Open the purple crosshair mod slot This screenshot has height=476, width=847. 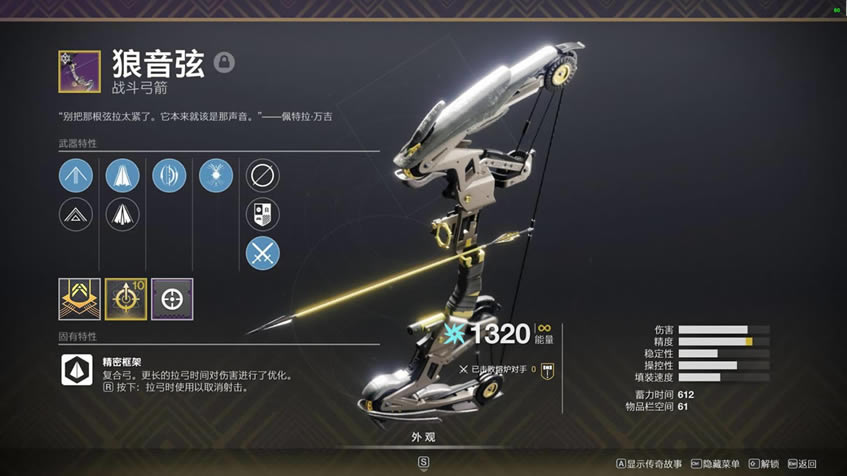pos(172,299)
